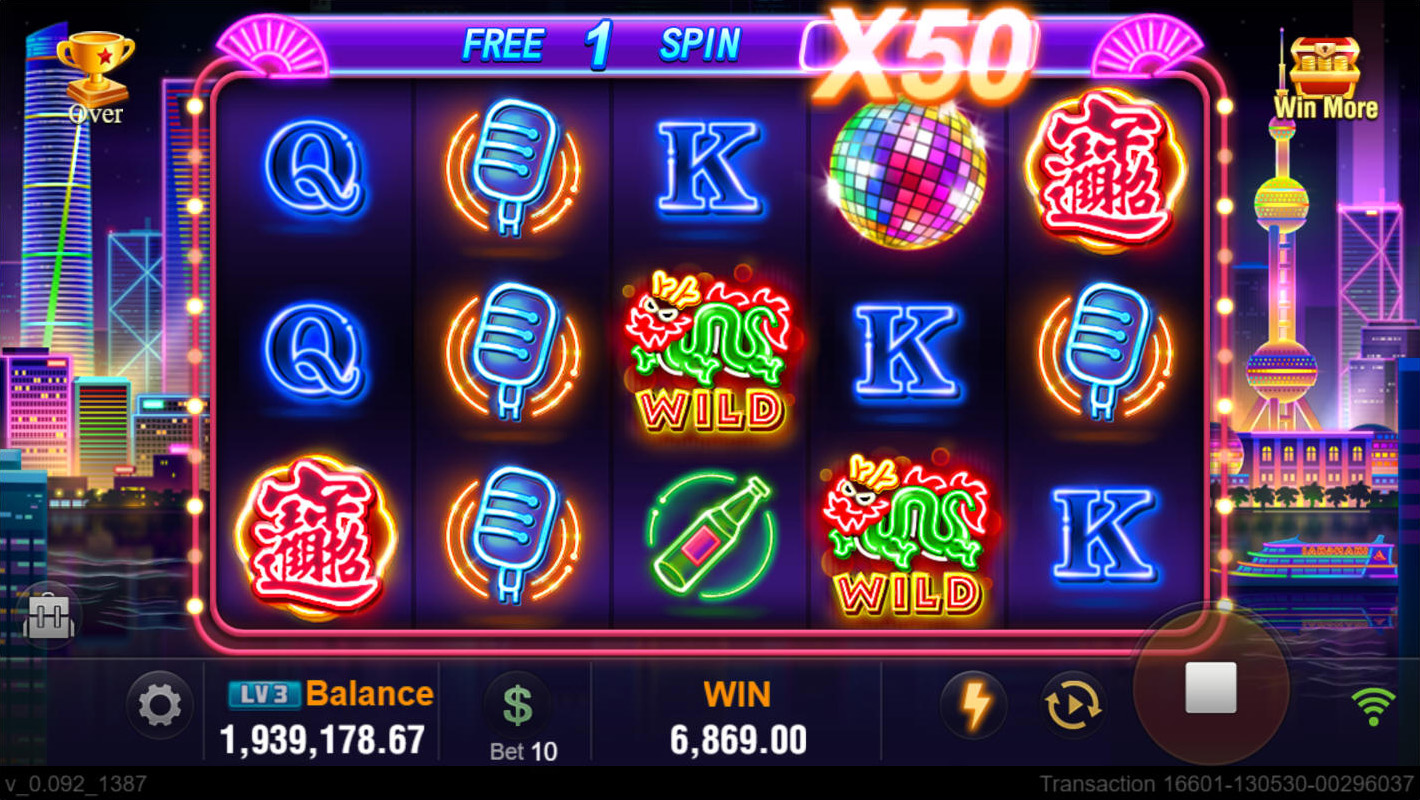Tap the Balance value 1,939,178.67

pos(325,742)
